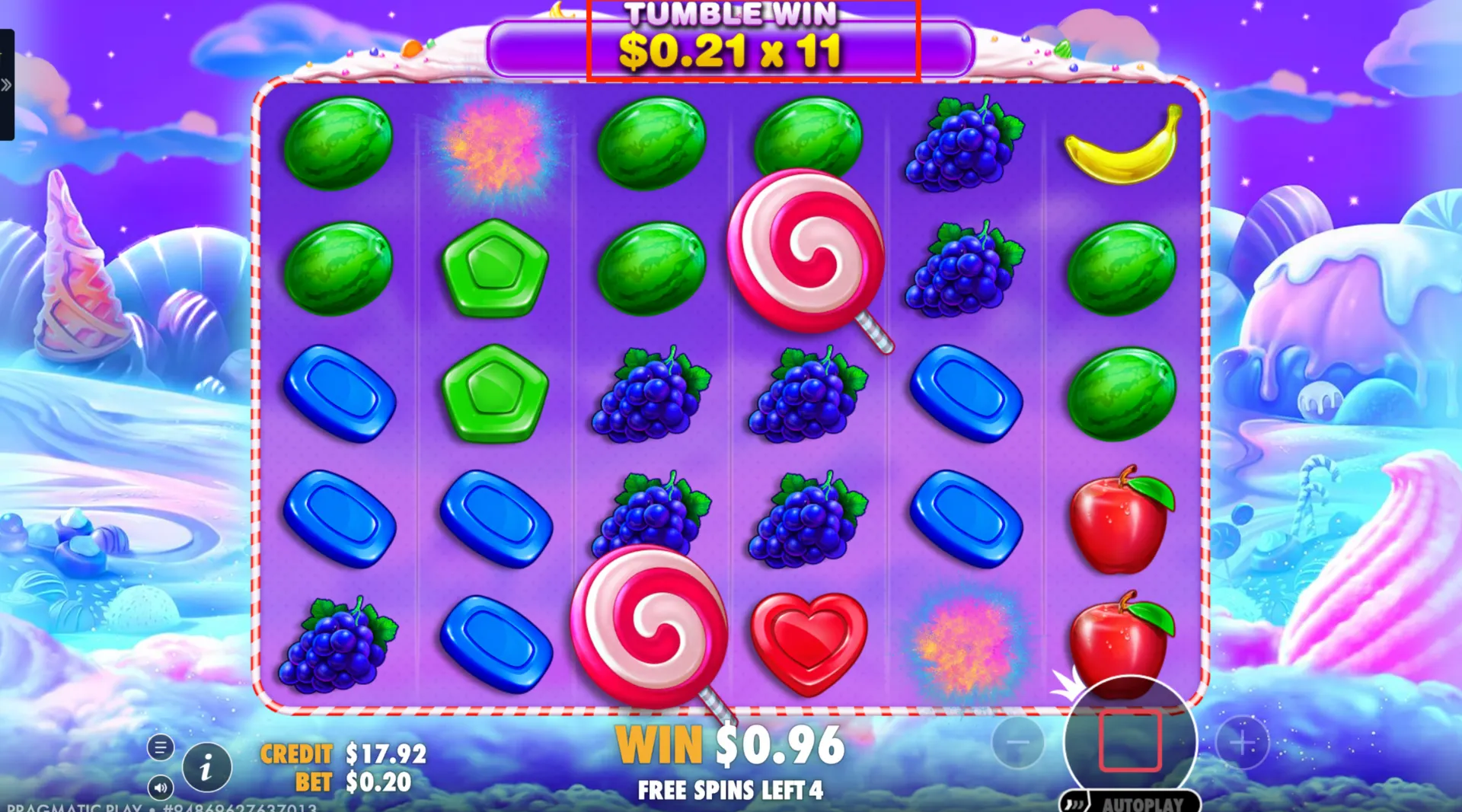Increase the bet with plus button

click(x=1242, y=742)
